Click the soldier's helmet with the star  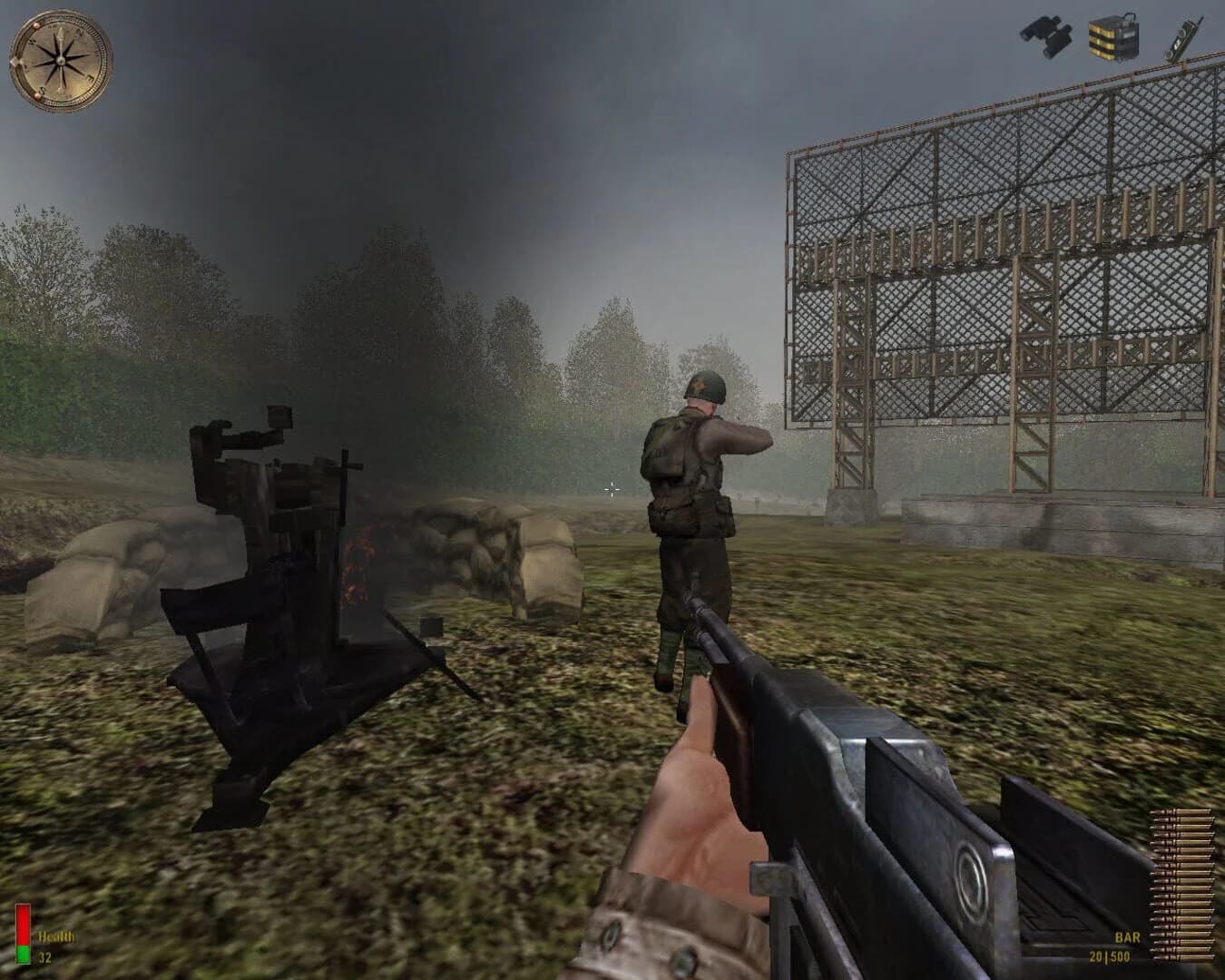tap(703, 386)
